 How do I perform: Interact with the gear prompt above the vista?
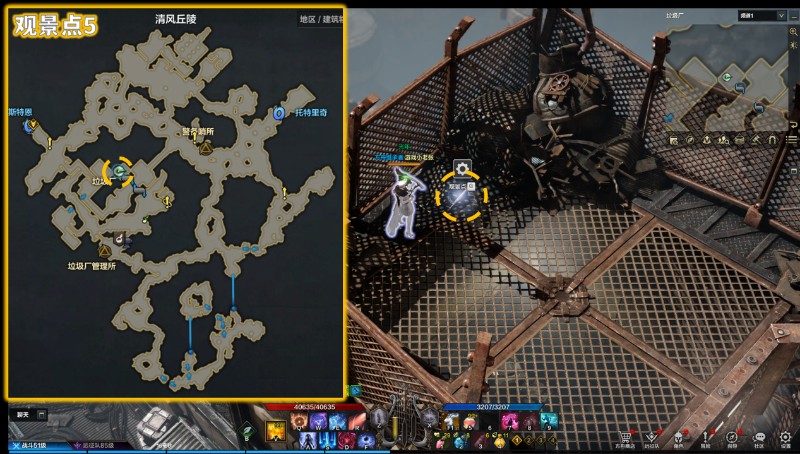click(462, 168)
